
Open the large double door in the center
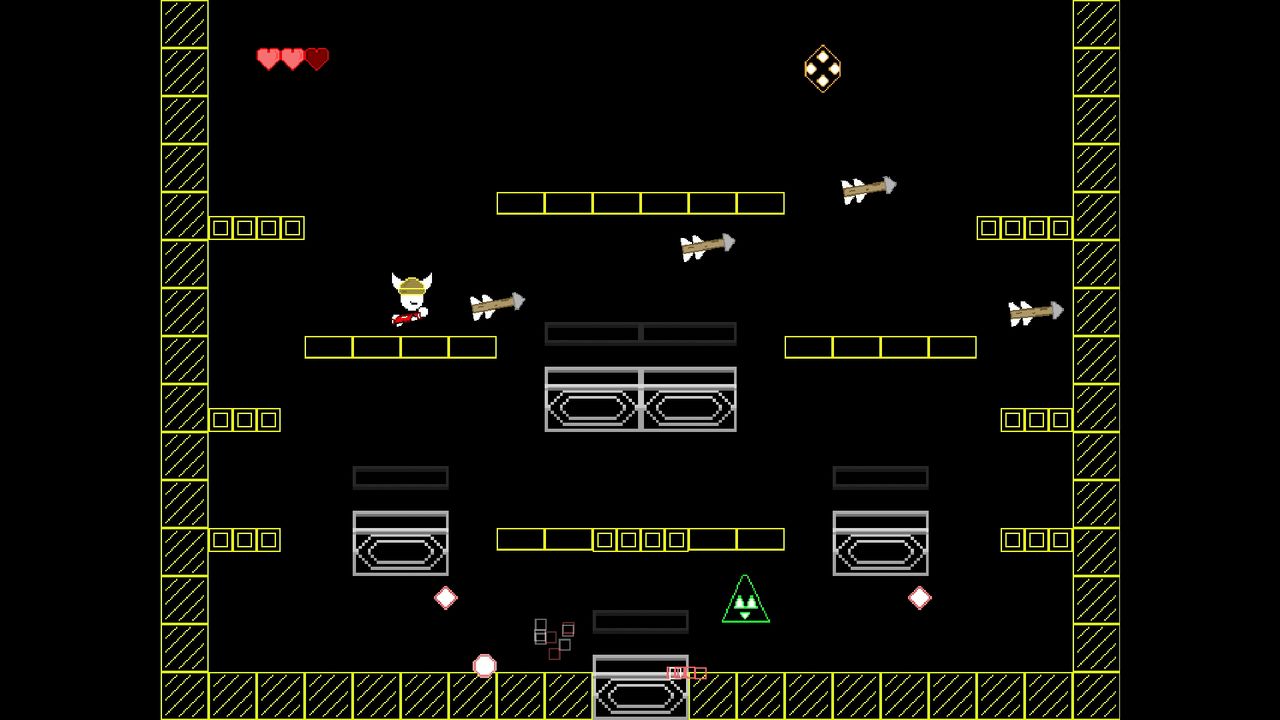[640, 400]
